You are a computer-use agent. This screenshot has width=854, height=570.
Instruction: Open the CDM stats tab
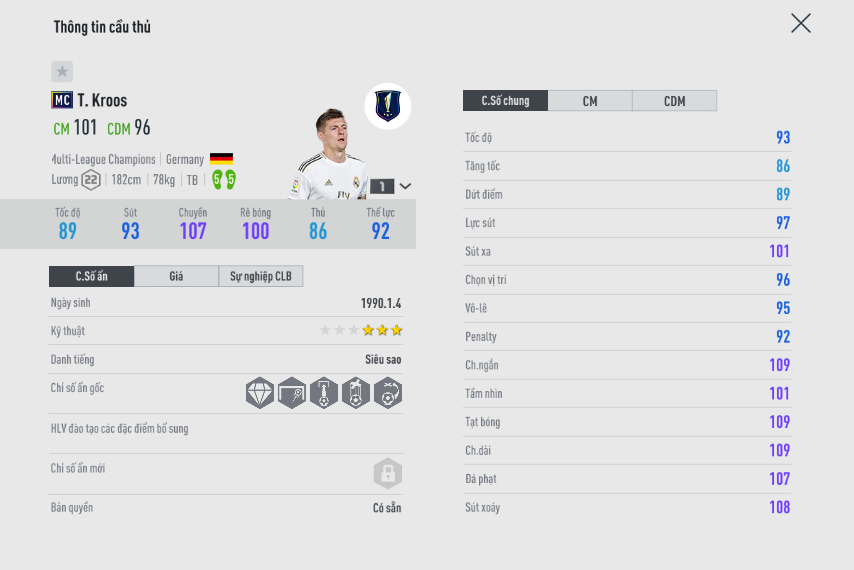tap(674, 101)
